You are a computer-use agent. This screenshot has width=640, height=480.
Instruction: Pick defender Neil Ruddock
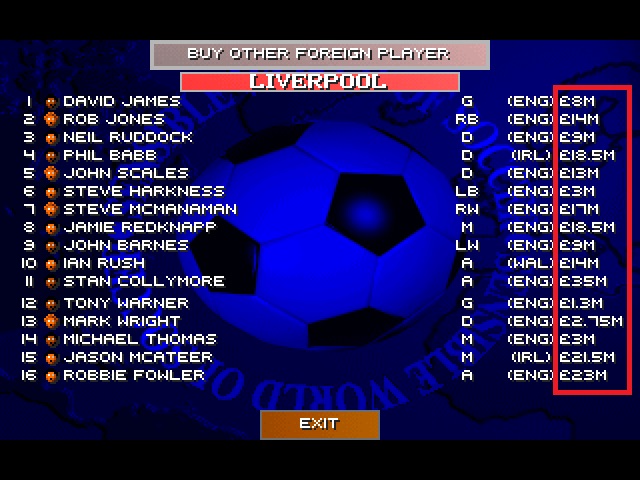pyautogui.click(x=127, y=137)
